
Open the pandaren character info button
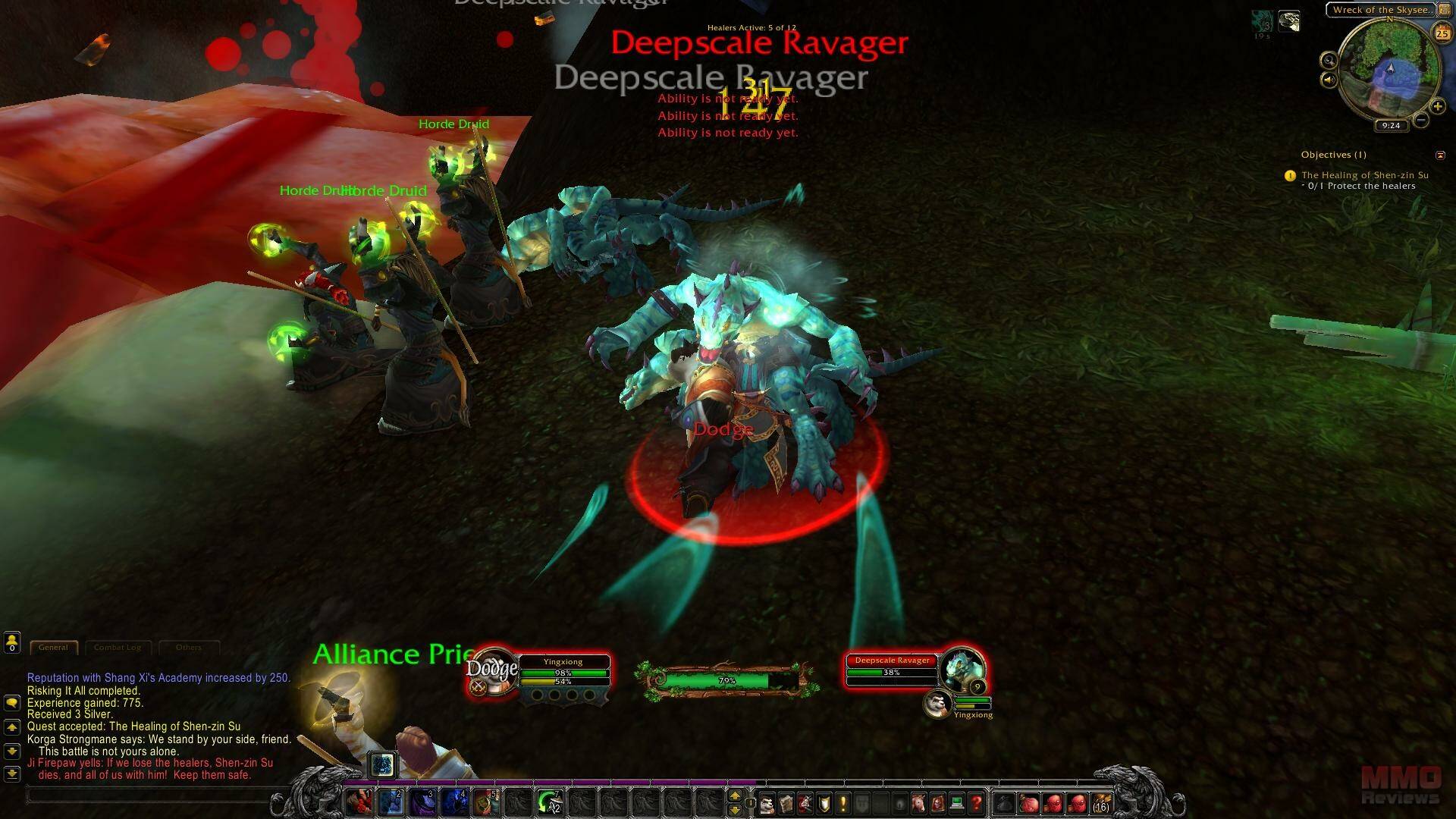[x=767, y=802]
